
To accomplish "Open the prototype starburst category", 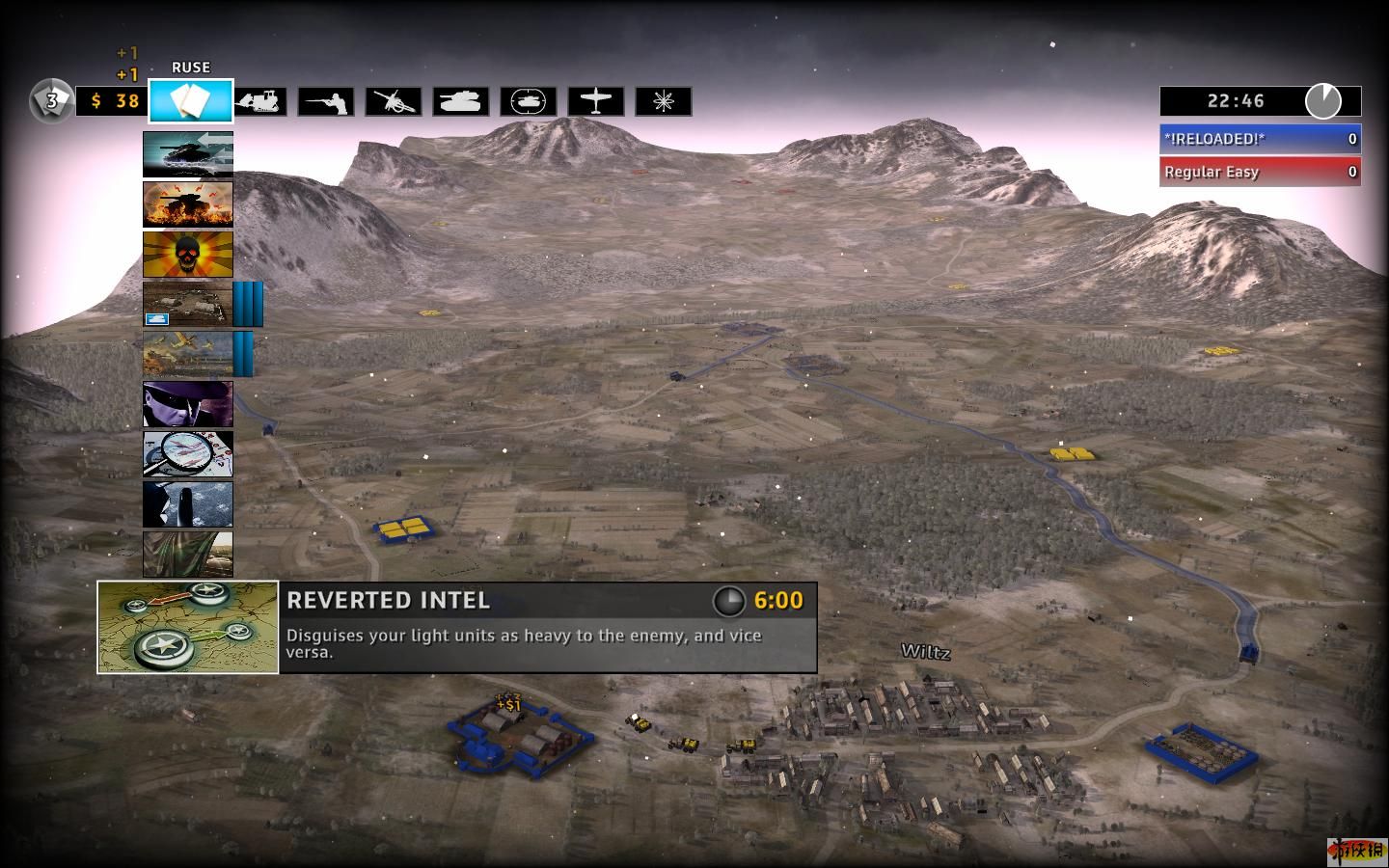I will tap(664, 101).
